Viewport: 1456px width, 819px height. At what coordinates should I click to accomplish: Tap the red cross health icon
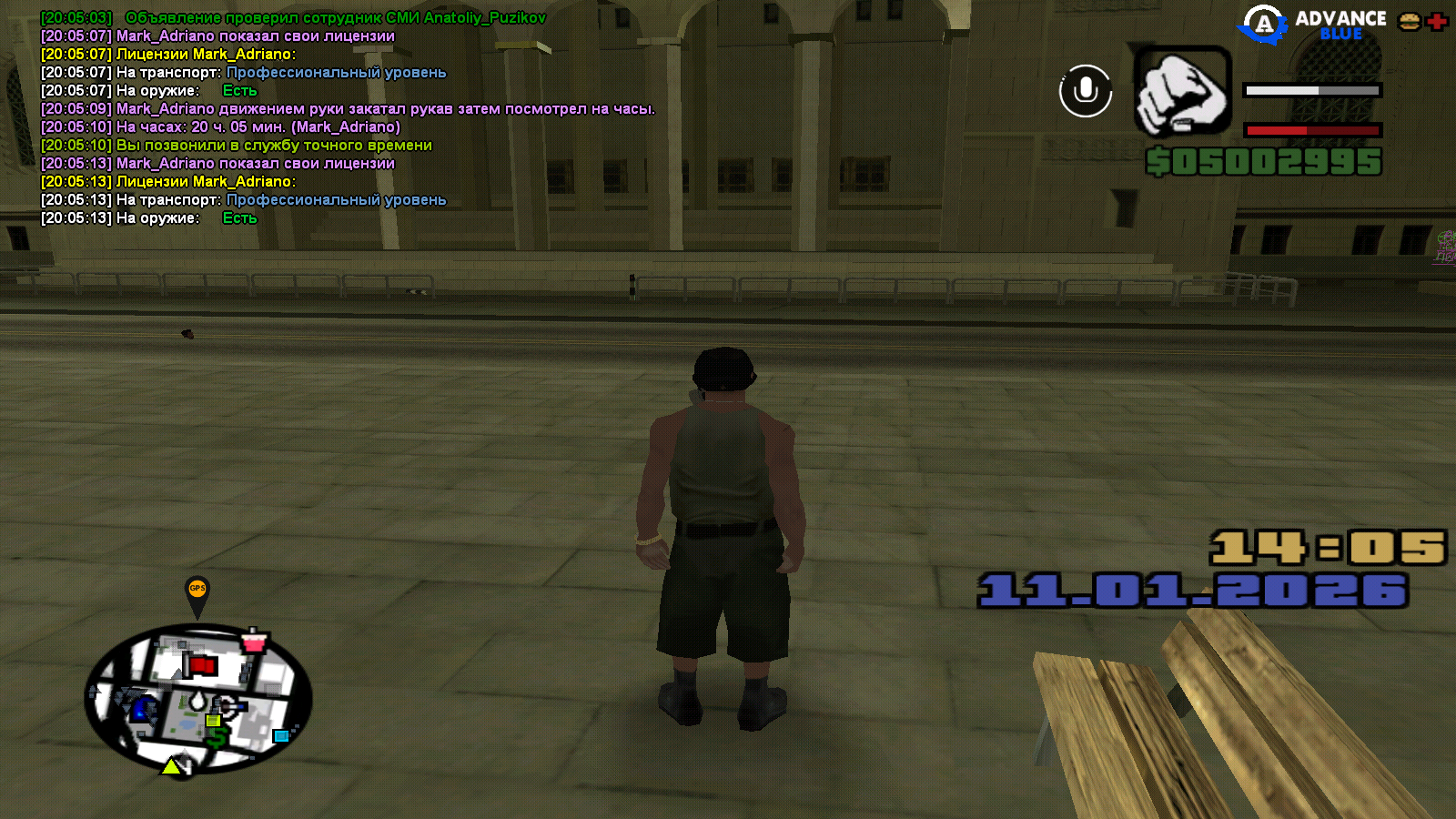(1438, 22)
